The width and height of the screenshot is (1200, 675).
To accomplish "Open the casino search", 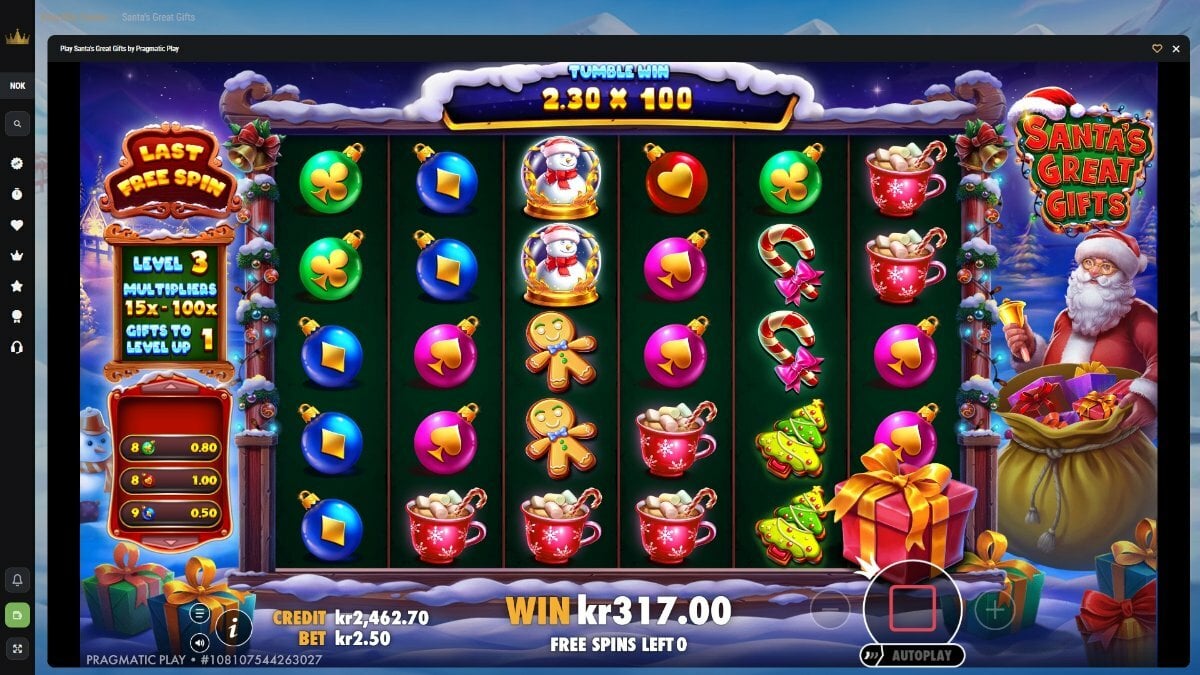I will coord(17,124).
